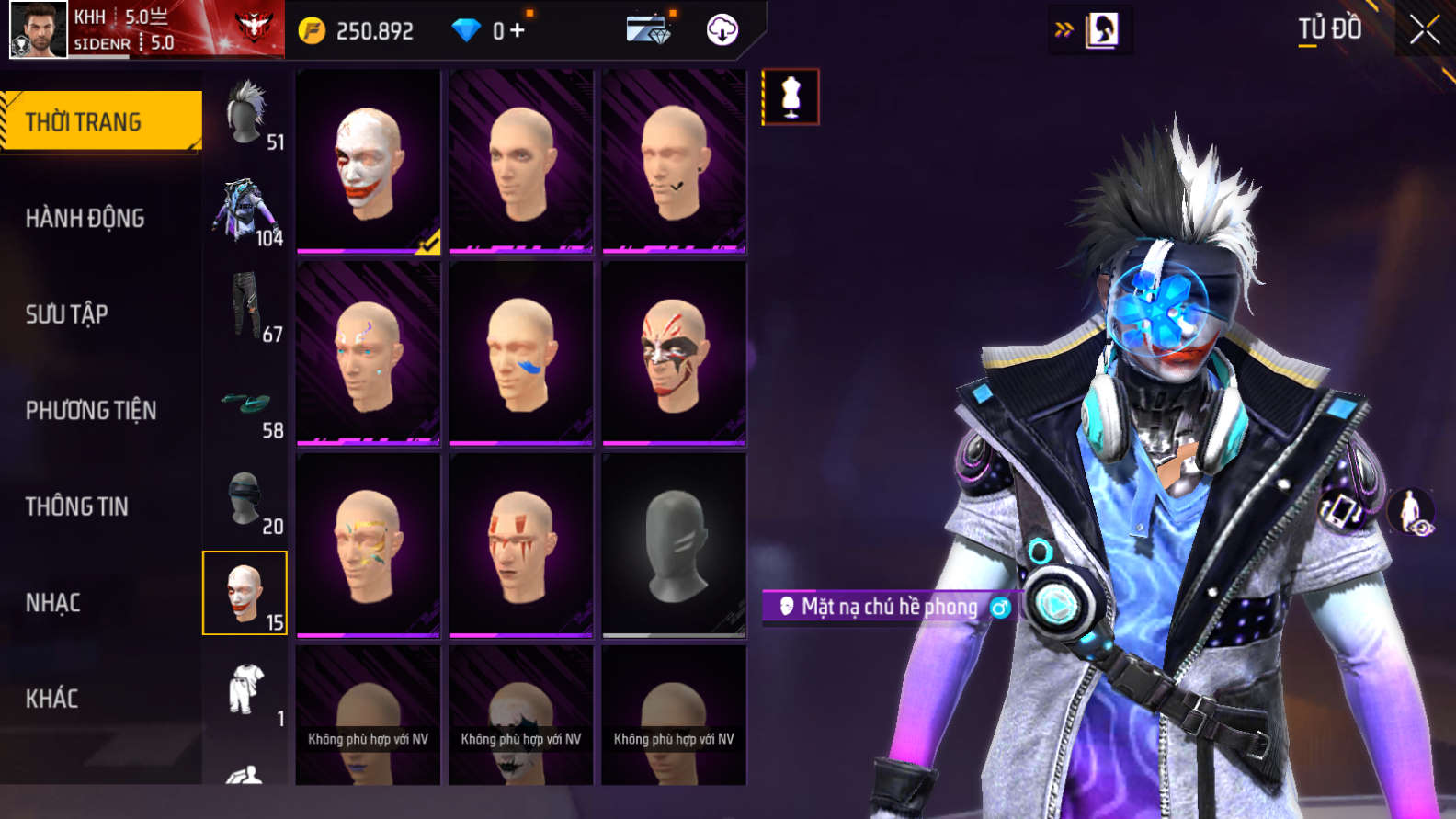The height and width of the screenshot is (819, 1456).
Task: Show the shoes subcategory with 58 items
Action: click(245, 404)
